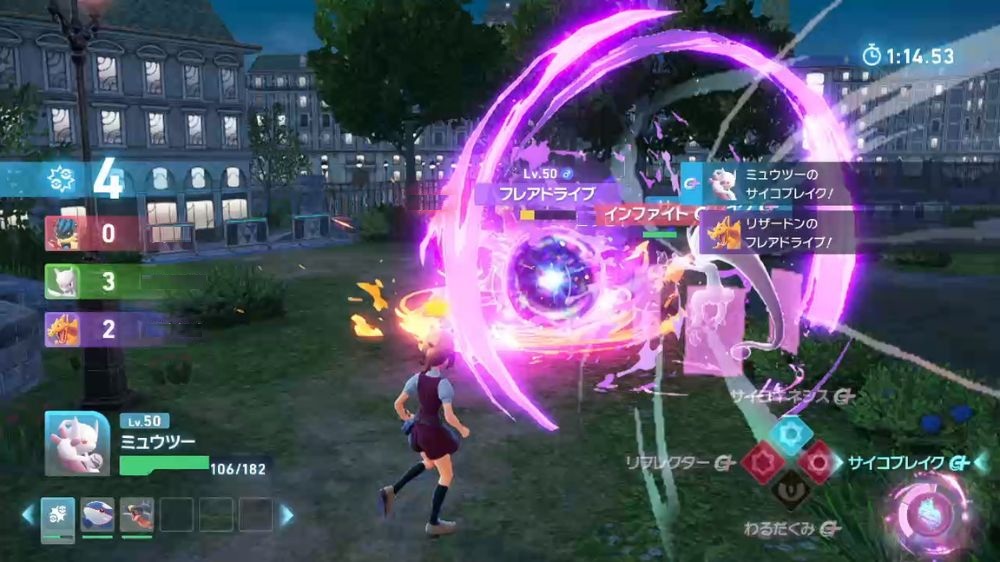
Task: Click the Poké Ball burst score icon
Action: pos(60,181)
